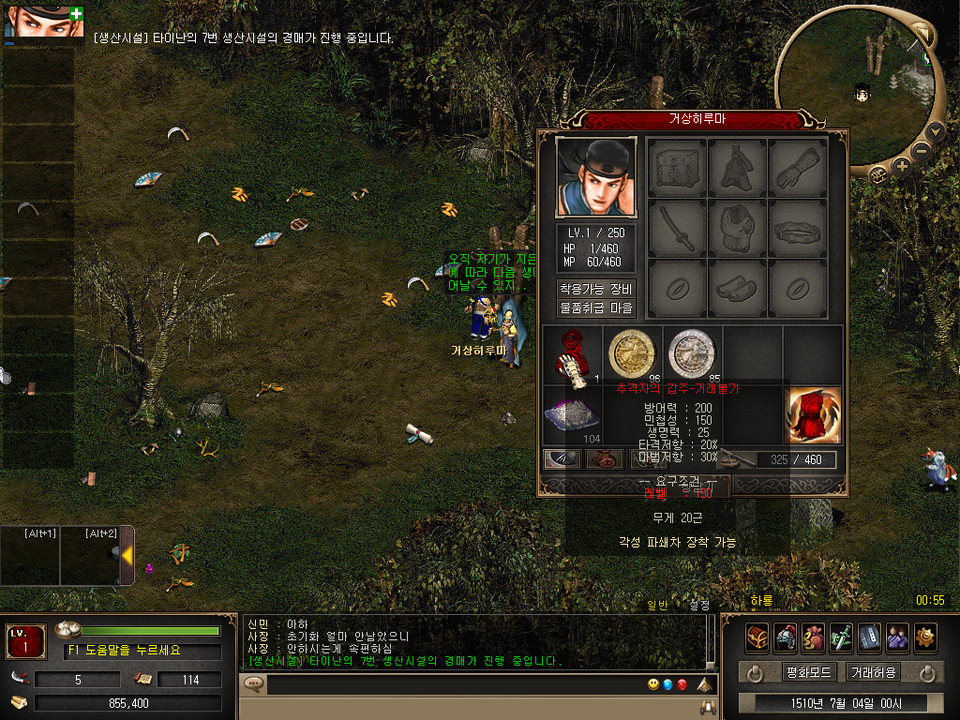The height and width of the screenshot is (720, 960).
Task: Pick the red armor with gauntlet item
Action: point(573,355)
